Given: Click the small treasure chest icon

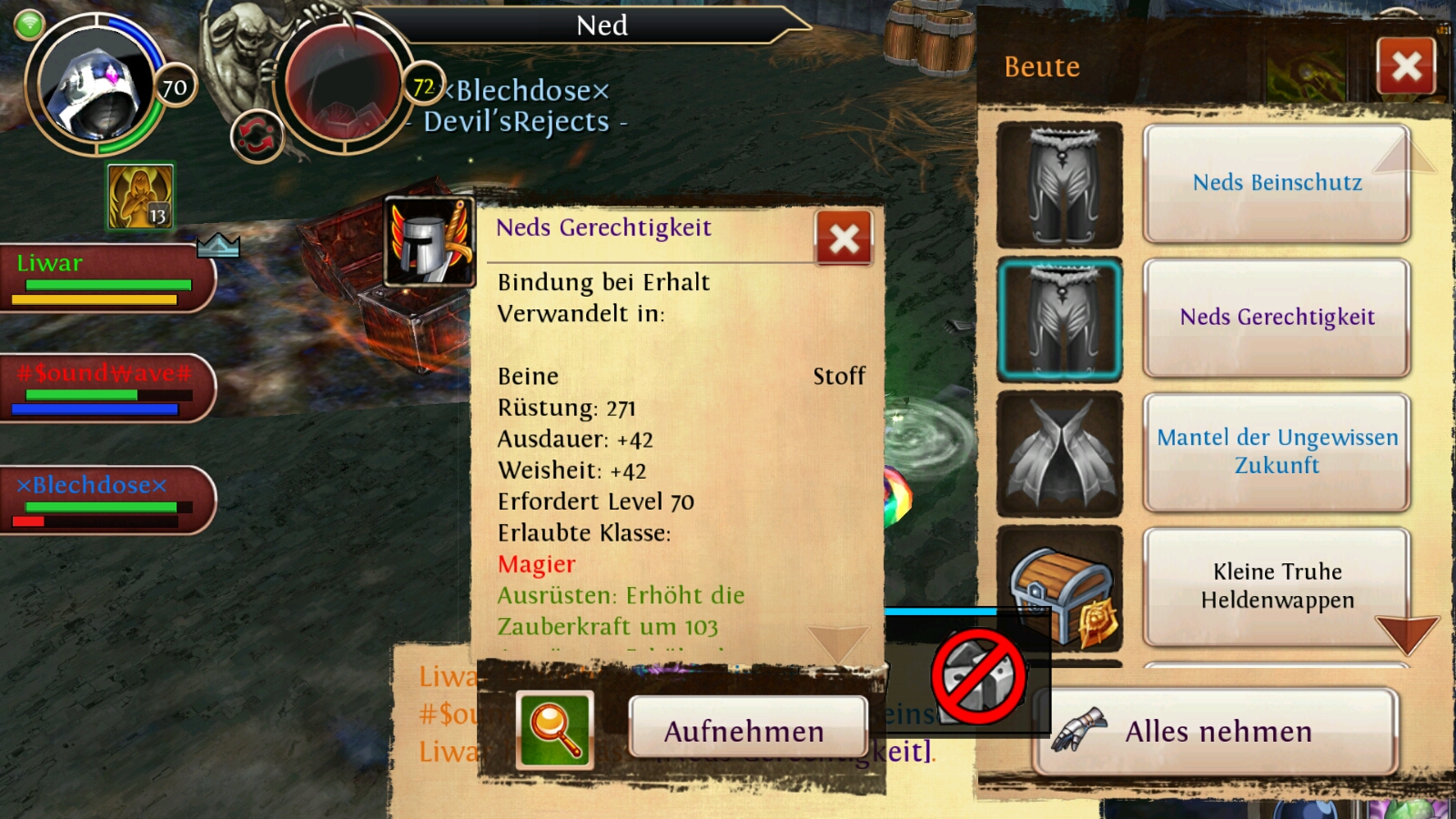Looking at the screenshot, I should pos(1059,588).
